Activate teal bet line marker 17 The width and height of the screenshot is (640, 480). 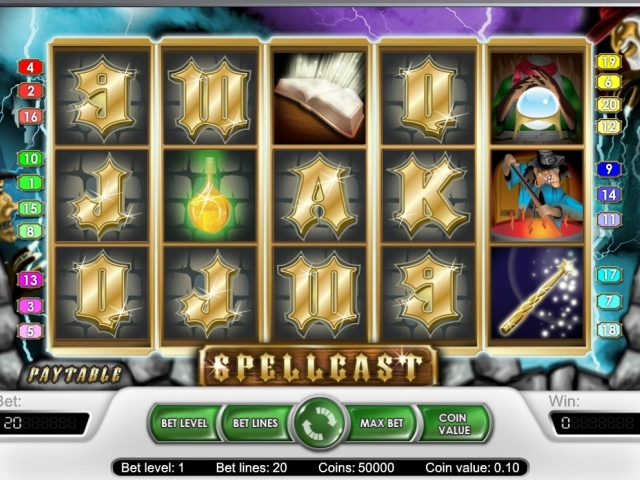point(609,275)
